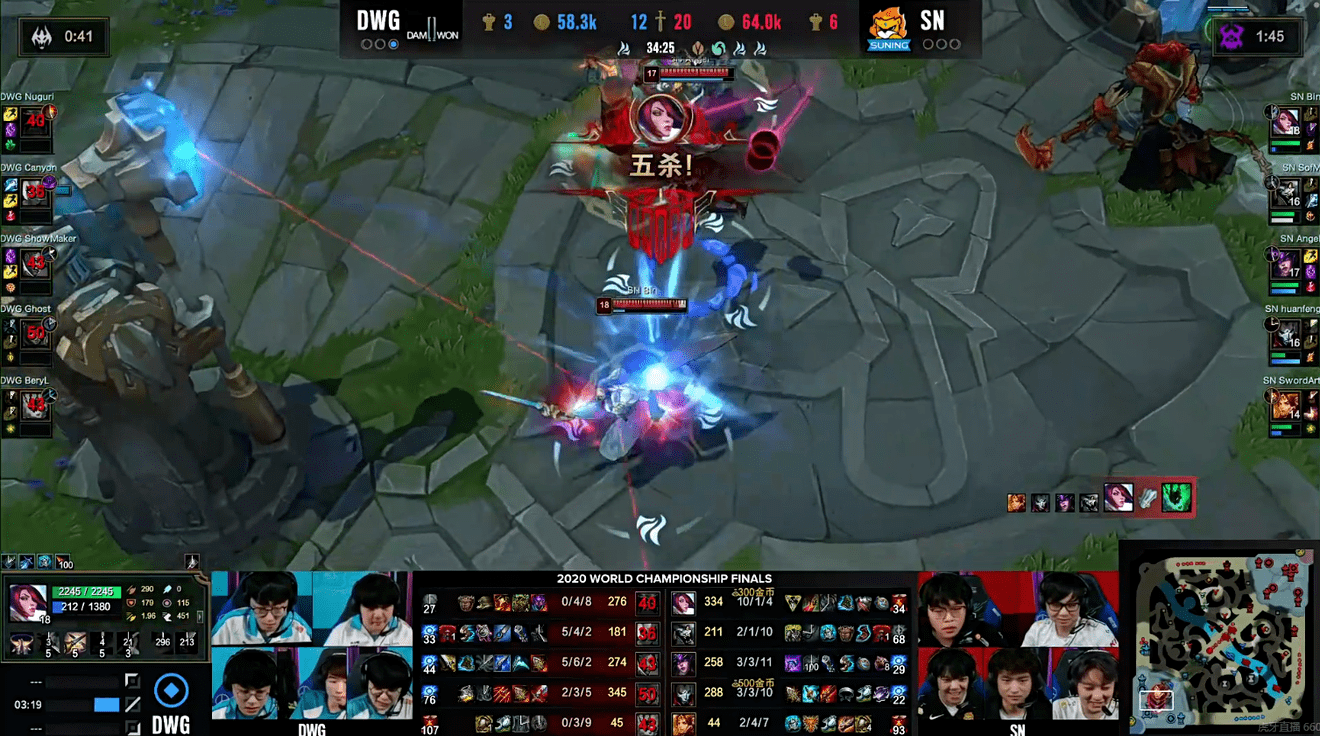Click the Baron Nashor timer icon
1320x736 pixels.
(x=1231, y=37)
